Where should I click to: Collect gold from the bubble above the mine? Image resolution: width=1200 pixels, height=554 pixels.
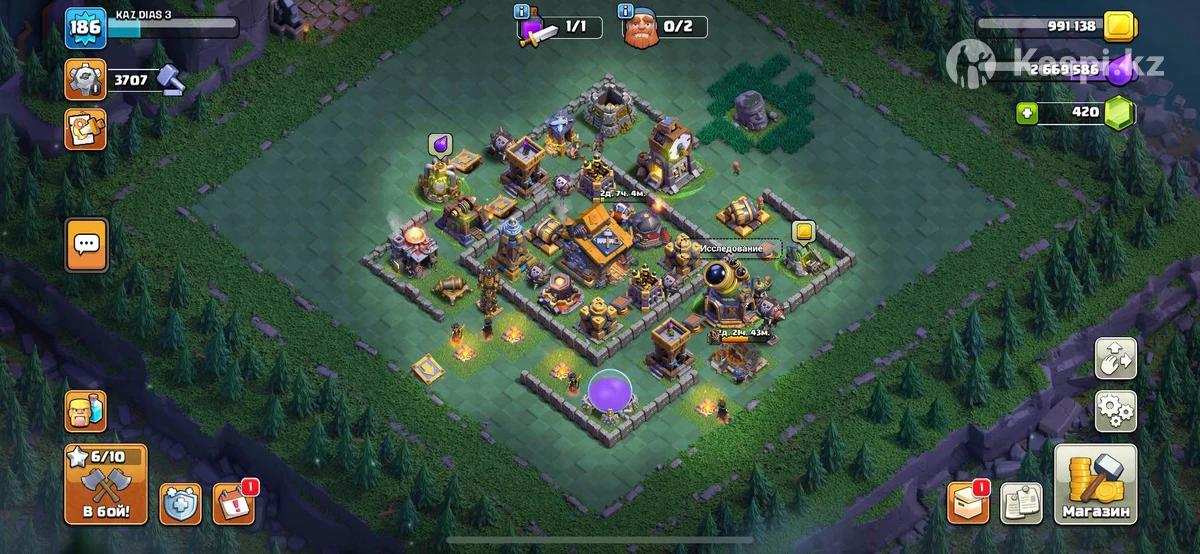click(802, 232)
